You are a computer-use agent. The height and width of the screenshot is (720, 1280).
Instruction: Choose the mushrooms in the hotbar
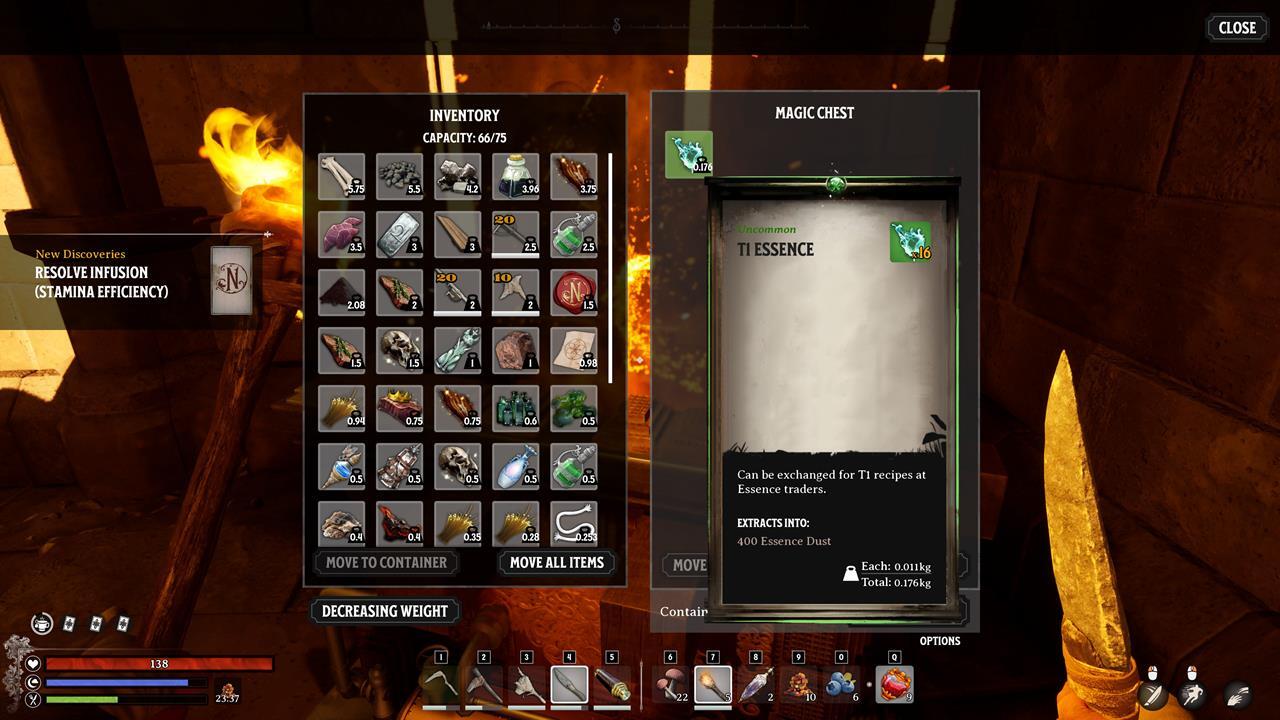tap(670, 685)
